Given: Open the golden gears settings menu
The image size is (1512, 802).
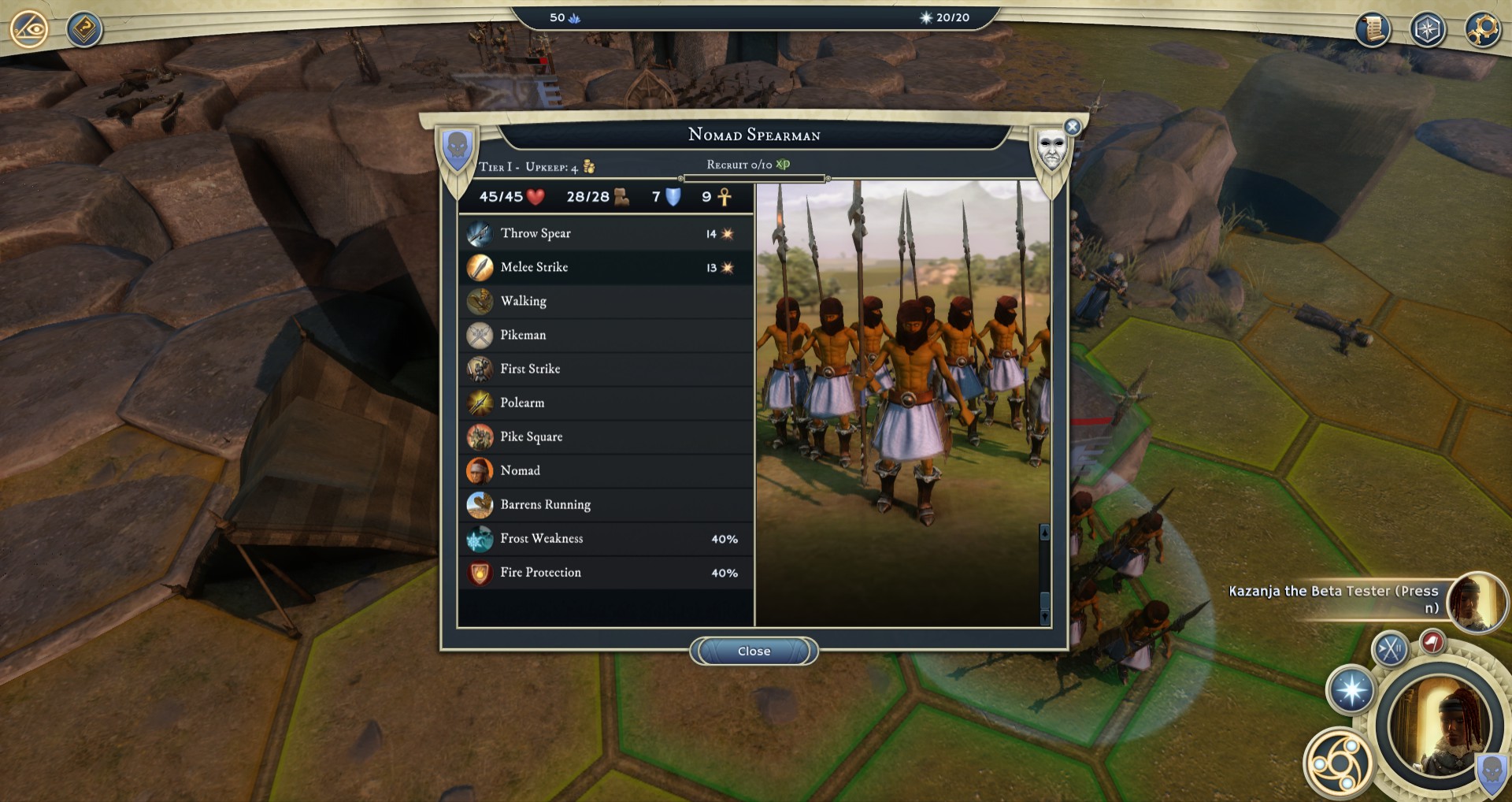Looking at the screenshot, I should (x=1483, y=30).
